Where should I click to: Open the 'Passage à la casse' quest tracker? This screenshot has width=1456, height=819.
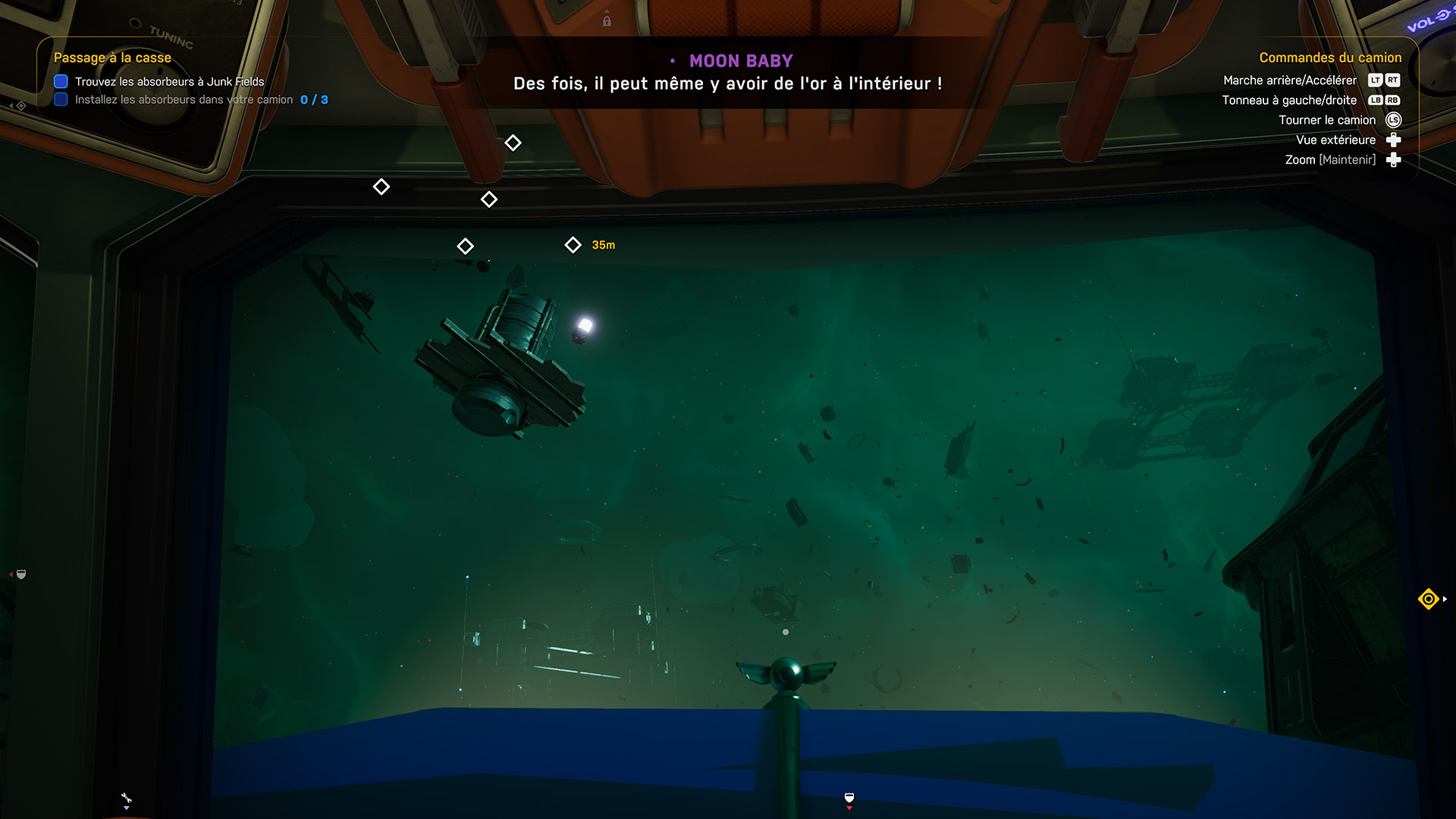112,58
